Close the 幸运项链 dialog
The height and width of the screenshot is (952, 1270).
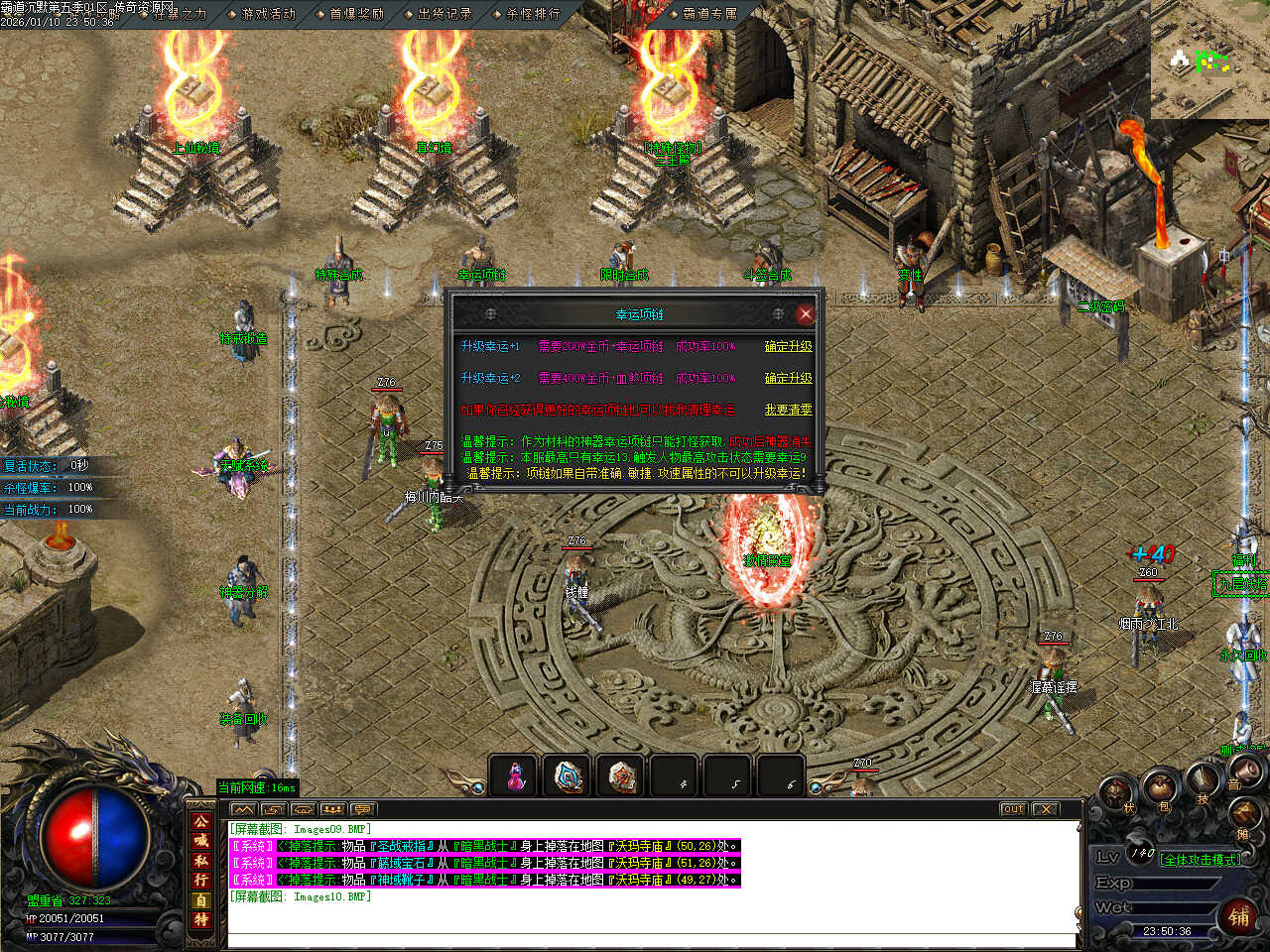coord(806,313)
